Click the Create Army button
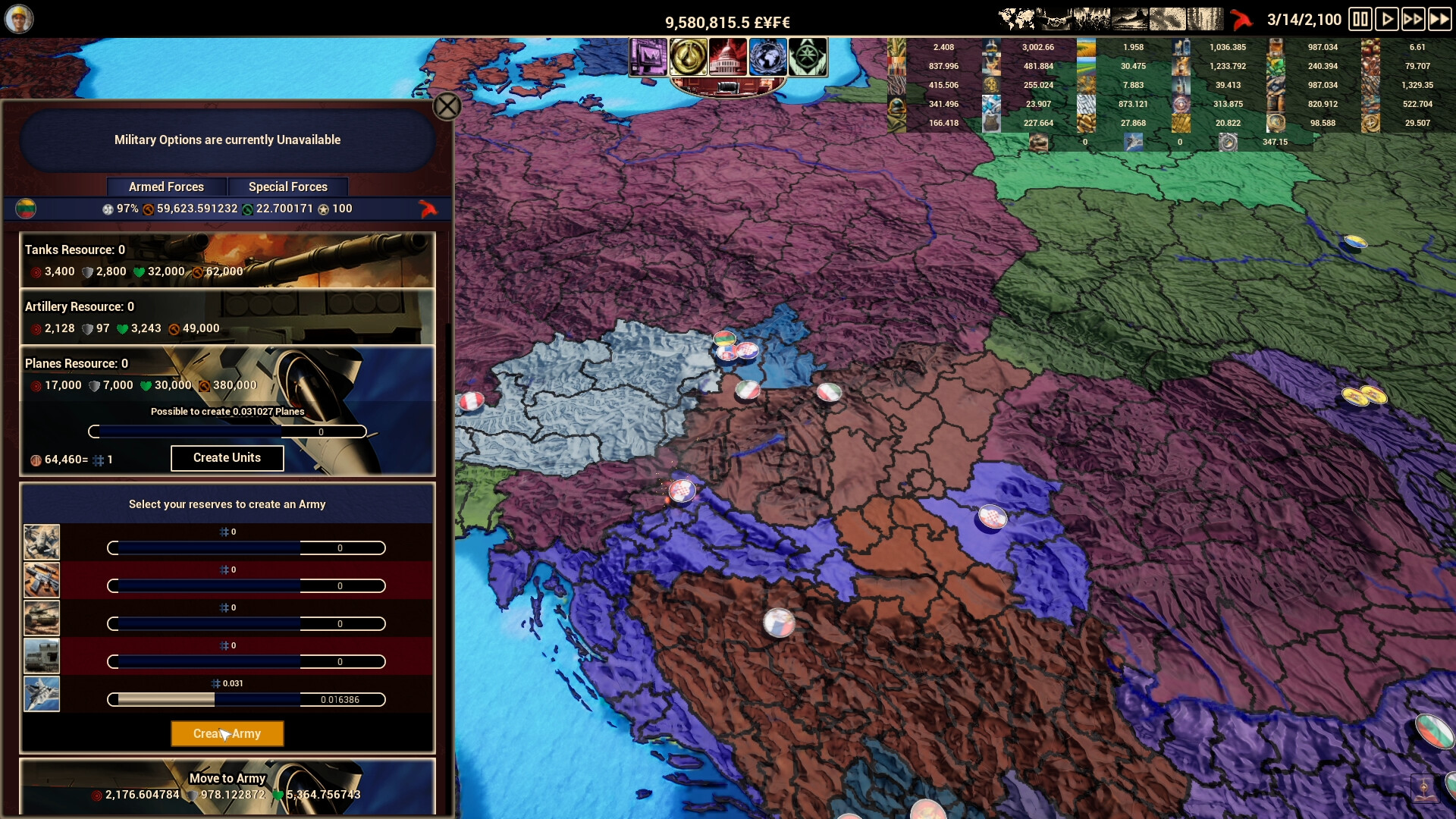This screenshot has height=819, width=1456. [x=227, y=733]
